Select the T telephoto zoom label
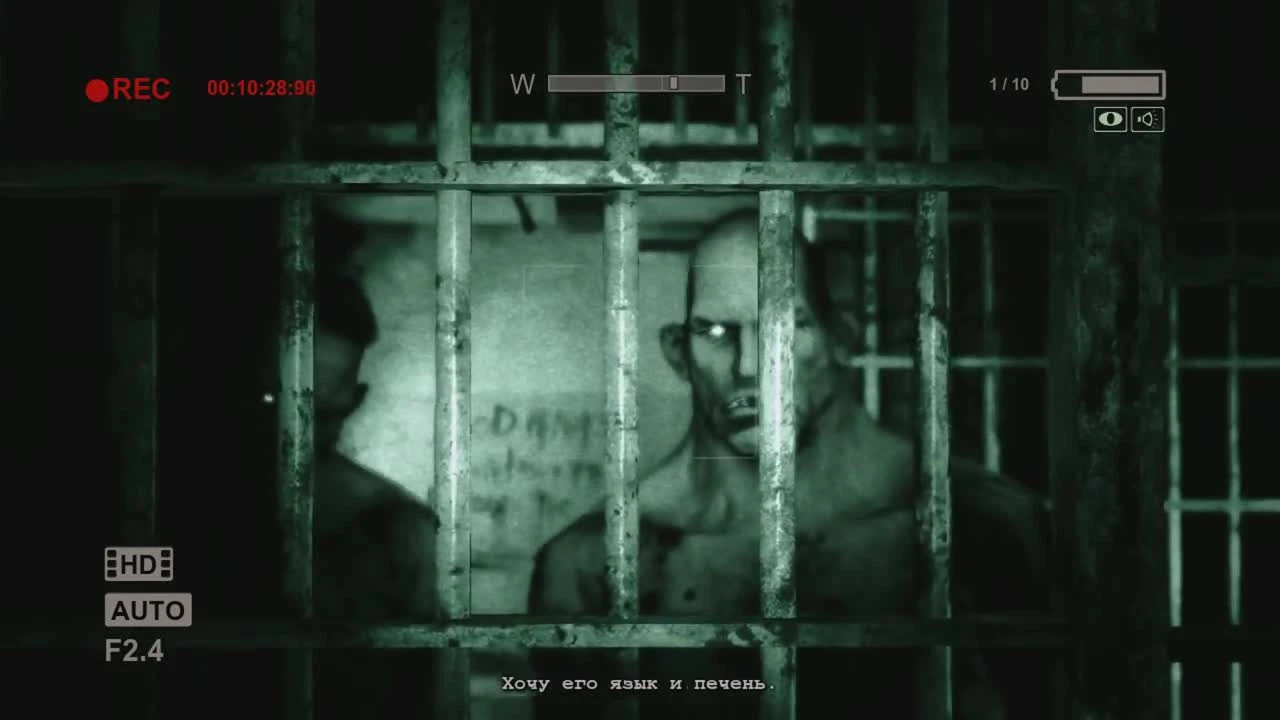This screenshot has height=720, width=1280. click(742, 84)
